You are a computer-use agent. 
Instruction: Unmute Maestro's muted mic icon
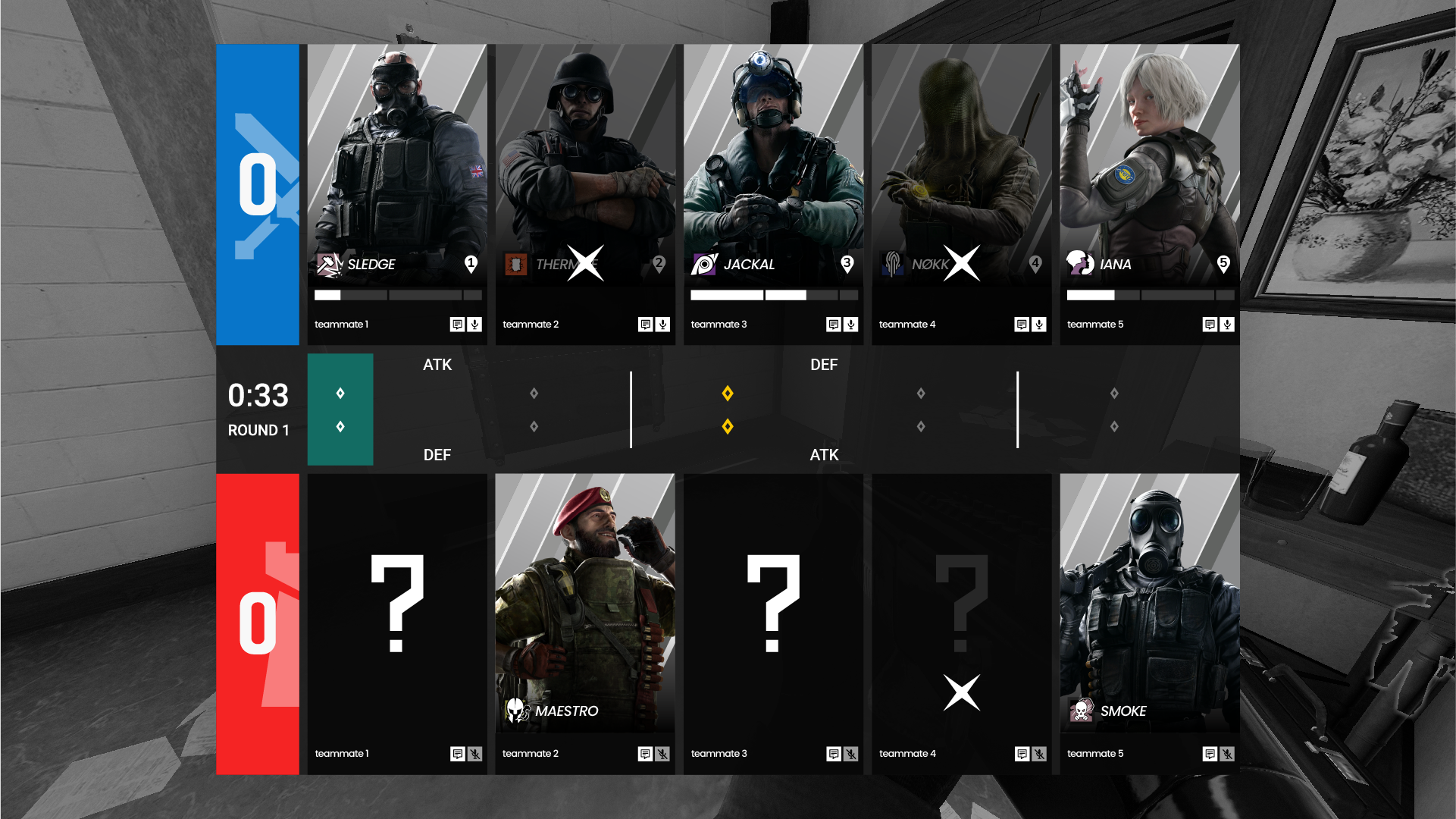663,754
